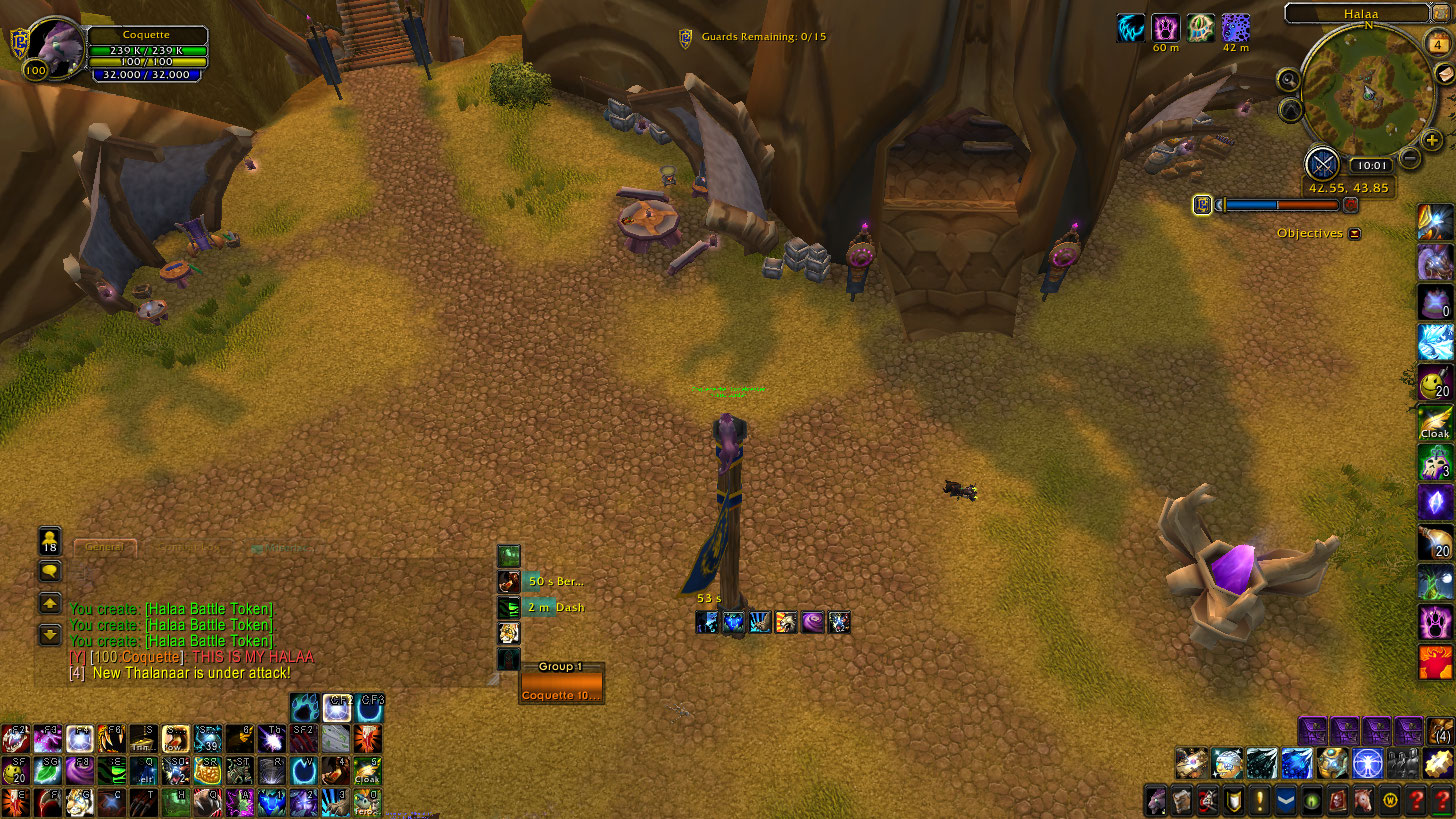The width and height of the screenshot is (1456, 819).
Task: Open the quest log exclamation button
Action: (1259, 801)
